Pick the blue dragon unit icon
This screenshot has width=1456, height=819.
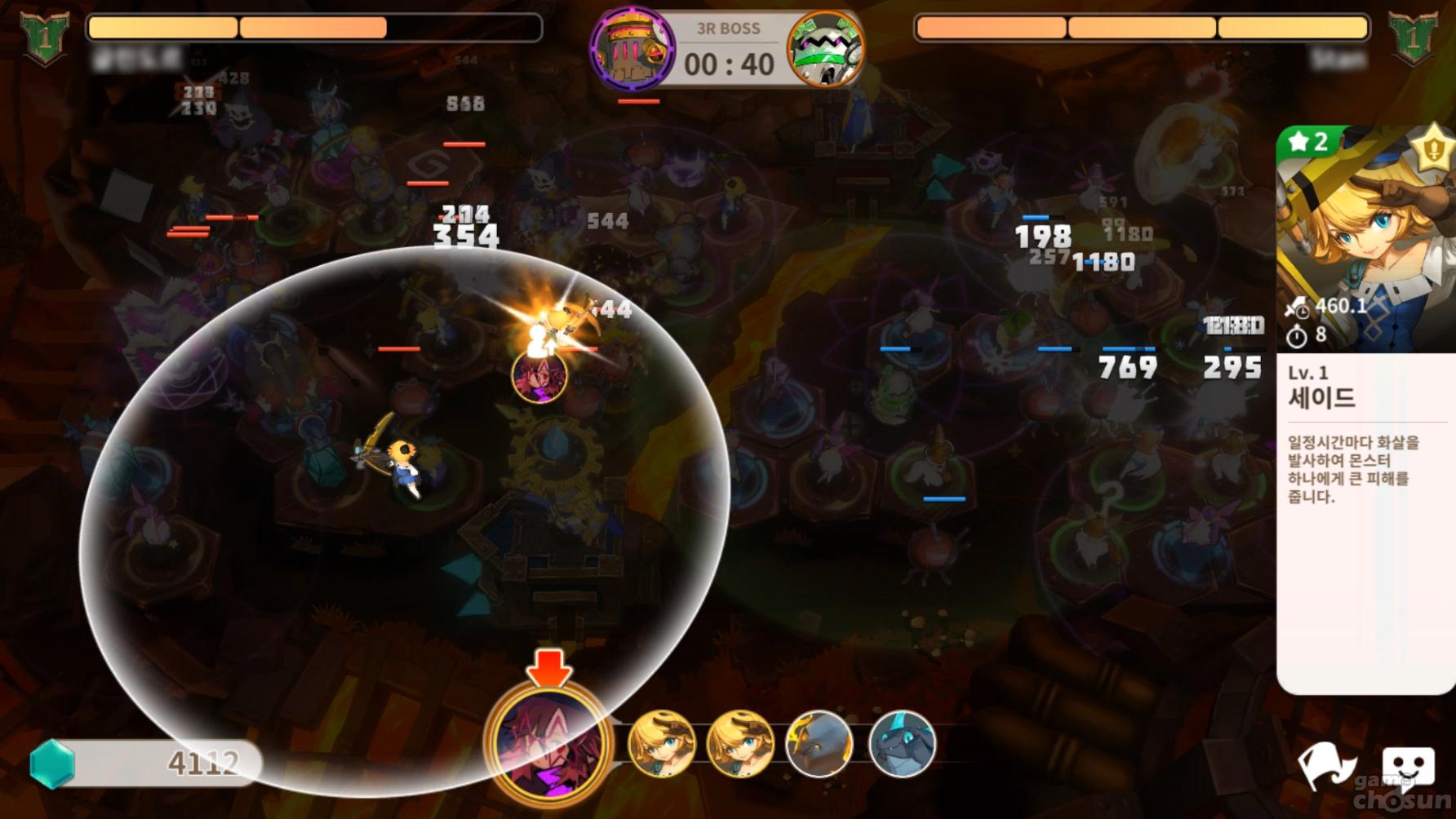(x=901, y=743)
